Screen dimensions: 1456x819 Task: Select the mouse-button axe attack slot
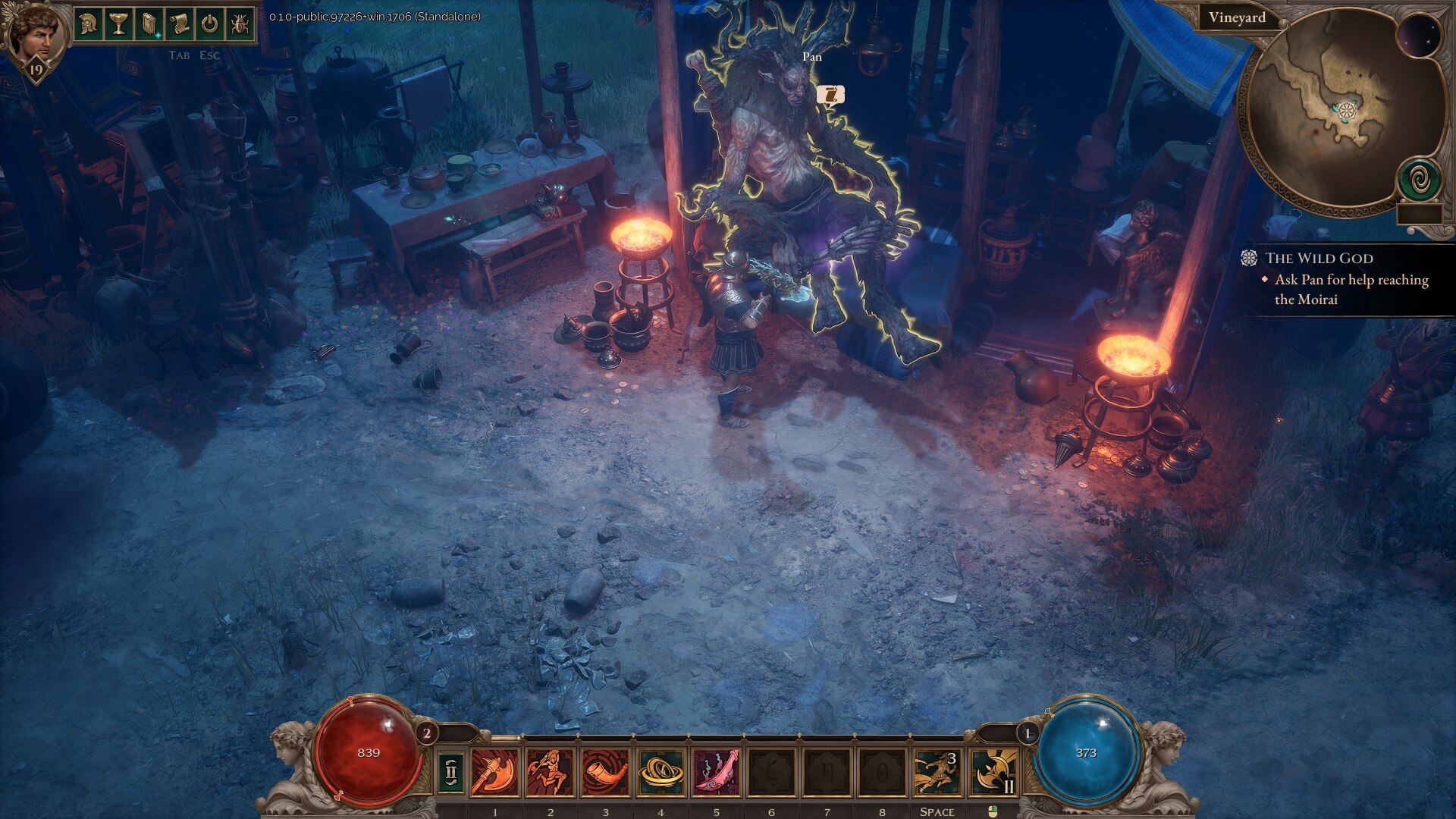point(993,773)
